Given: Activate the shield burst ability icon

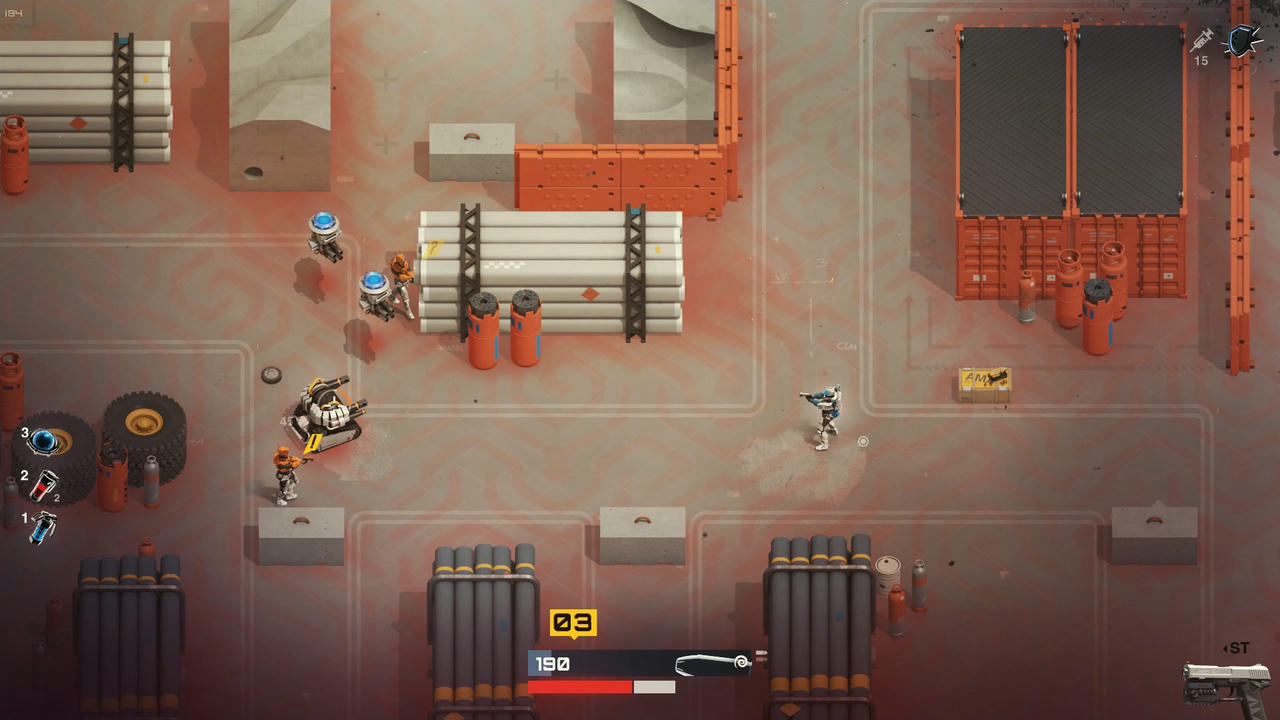Looking at the screenshot, I should coord(1243,41).
